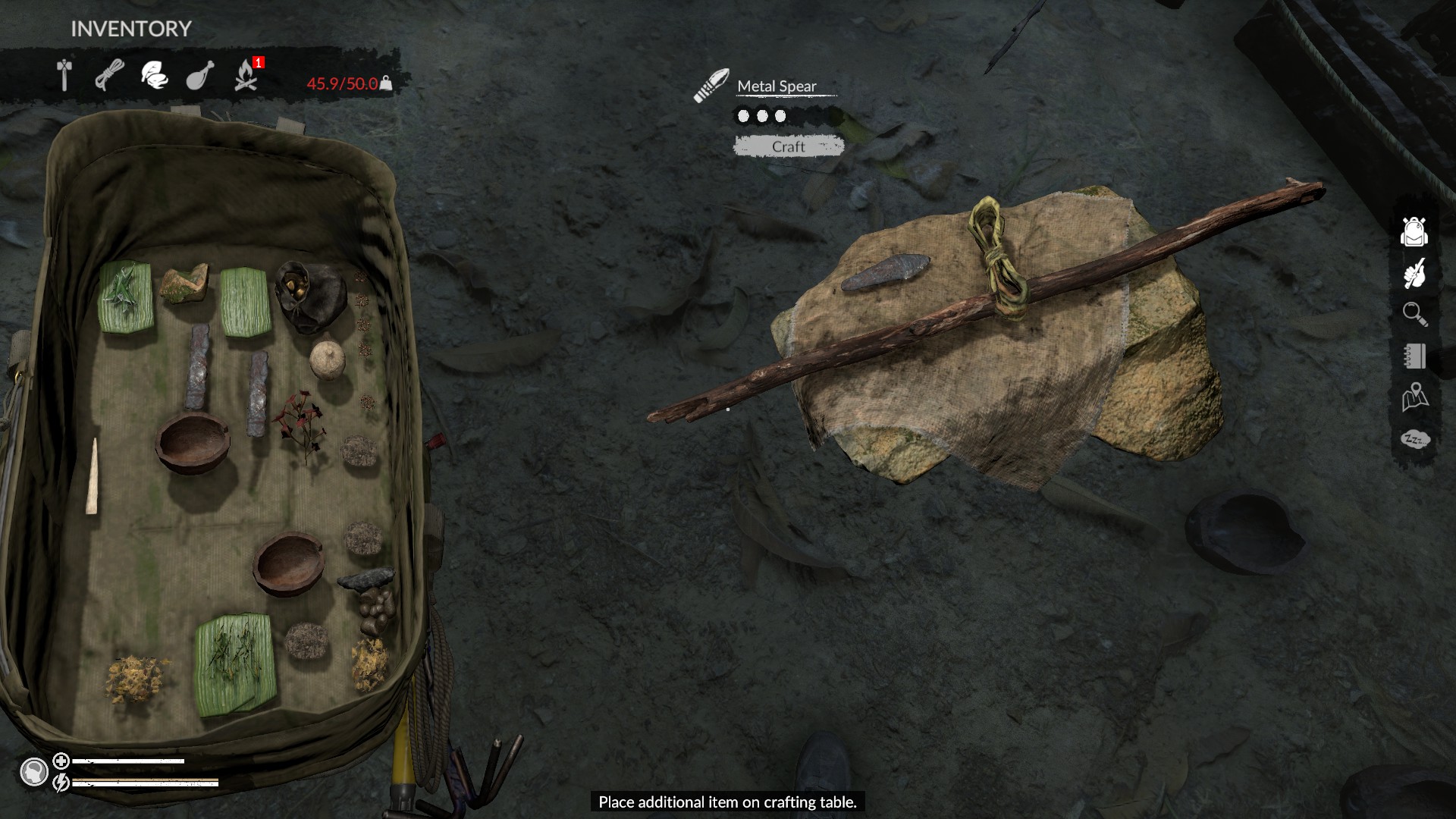Pick the rope on the crafting table
Image resolution: width=1456 pixels, height=819 pixels.
coord(996,258)
